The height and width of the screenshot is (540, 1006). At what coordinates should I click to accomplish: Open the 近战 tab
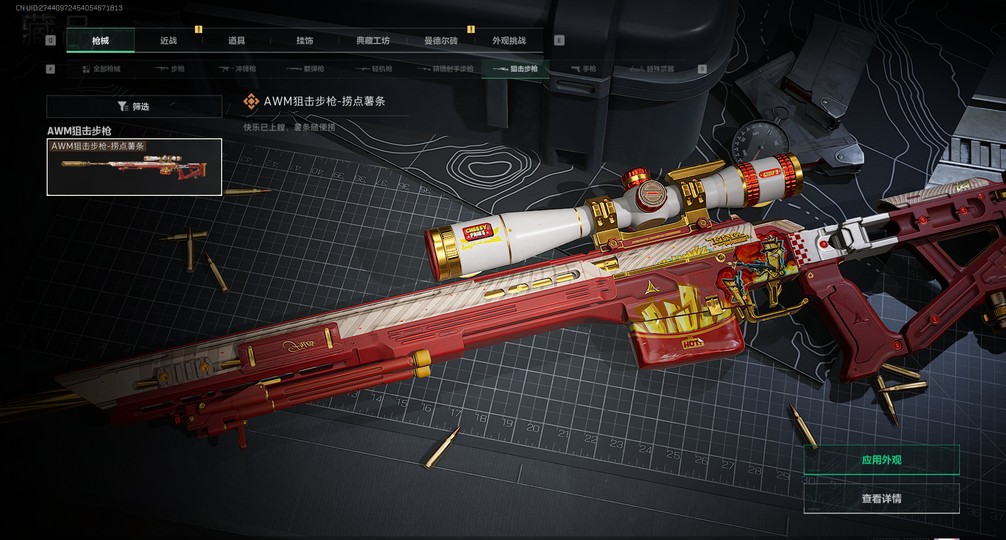pos(168,41)
